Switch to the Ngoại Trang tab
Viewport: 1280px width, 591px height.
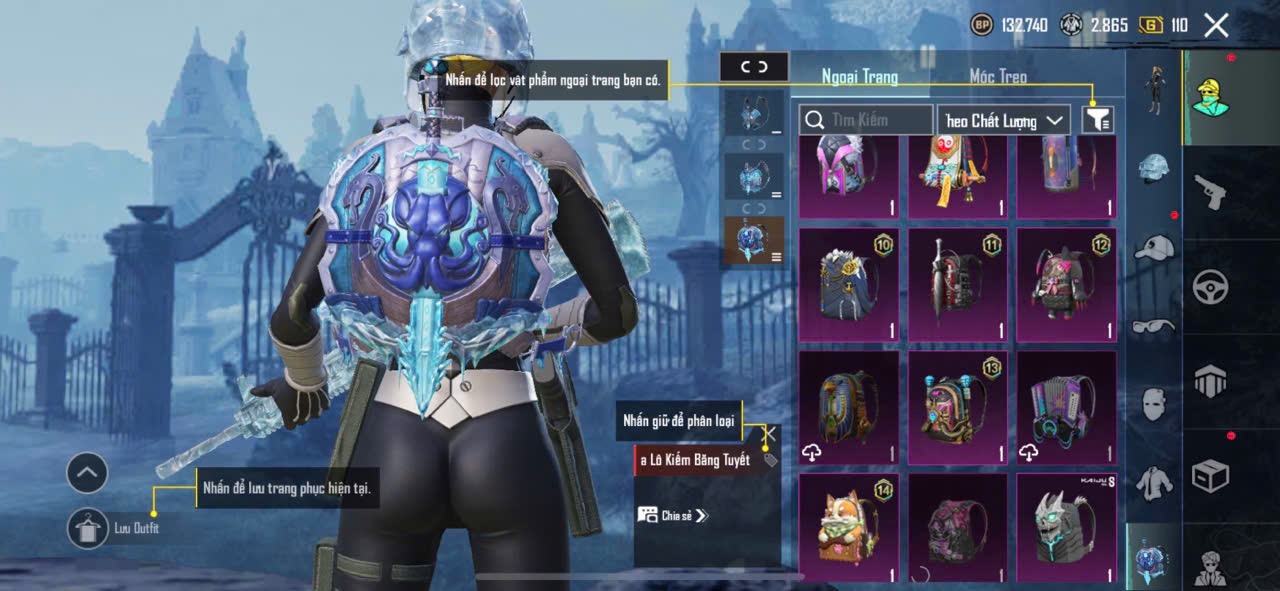[x=860, y=77]
